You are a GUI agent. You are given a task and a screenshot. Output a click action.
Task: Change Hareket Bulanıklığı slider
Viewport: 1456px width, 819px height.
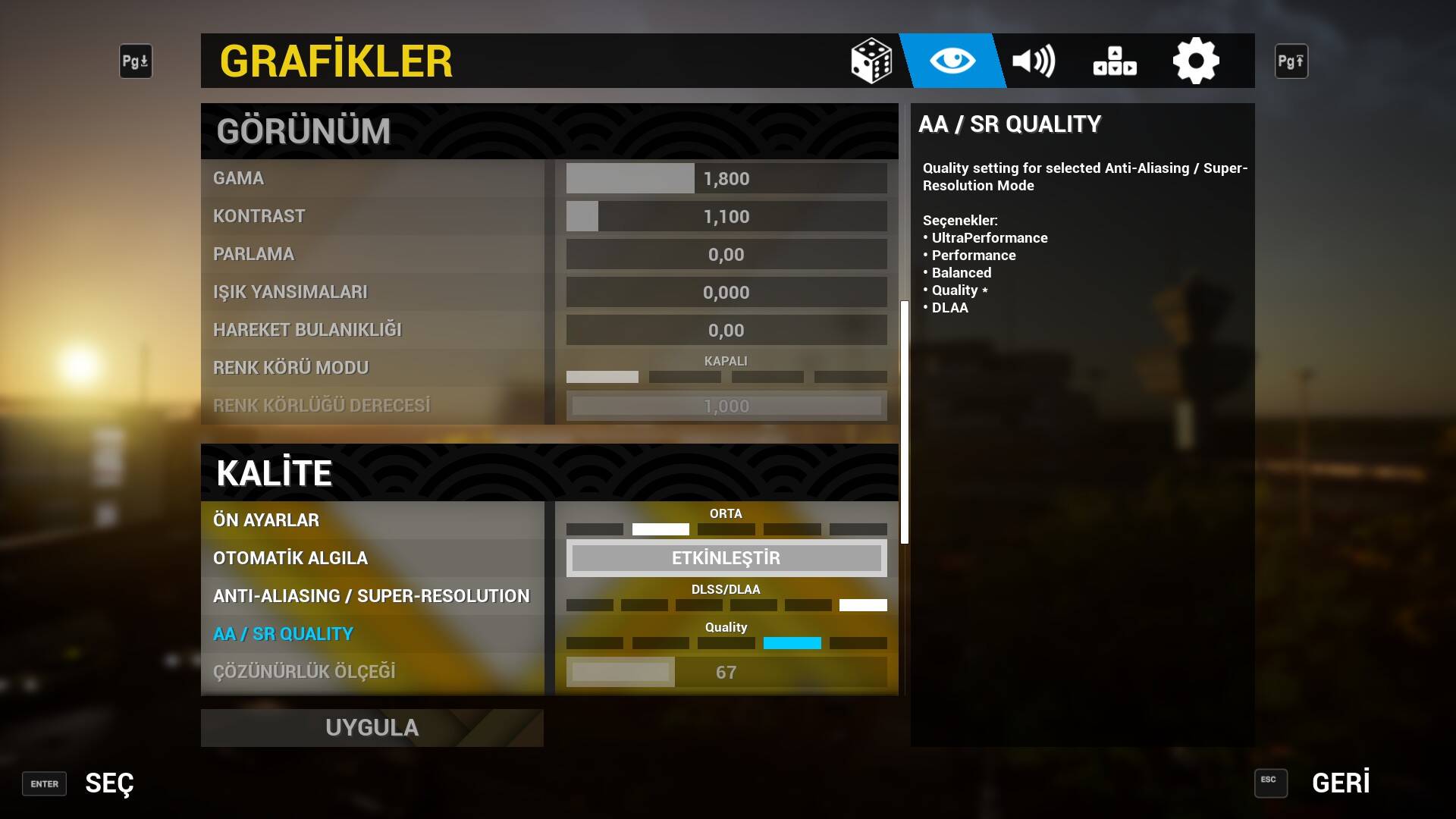click(726, 331)
